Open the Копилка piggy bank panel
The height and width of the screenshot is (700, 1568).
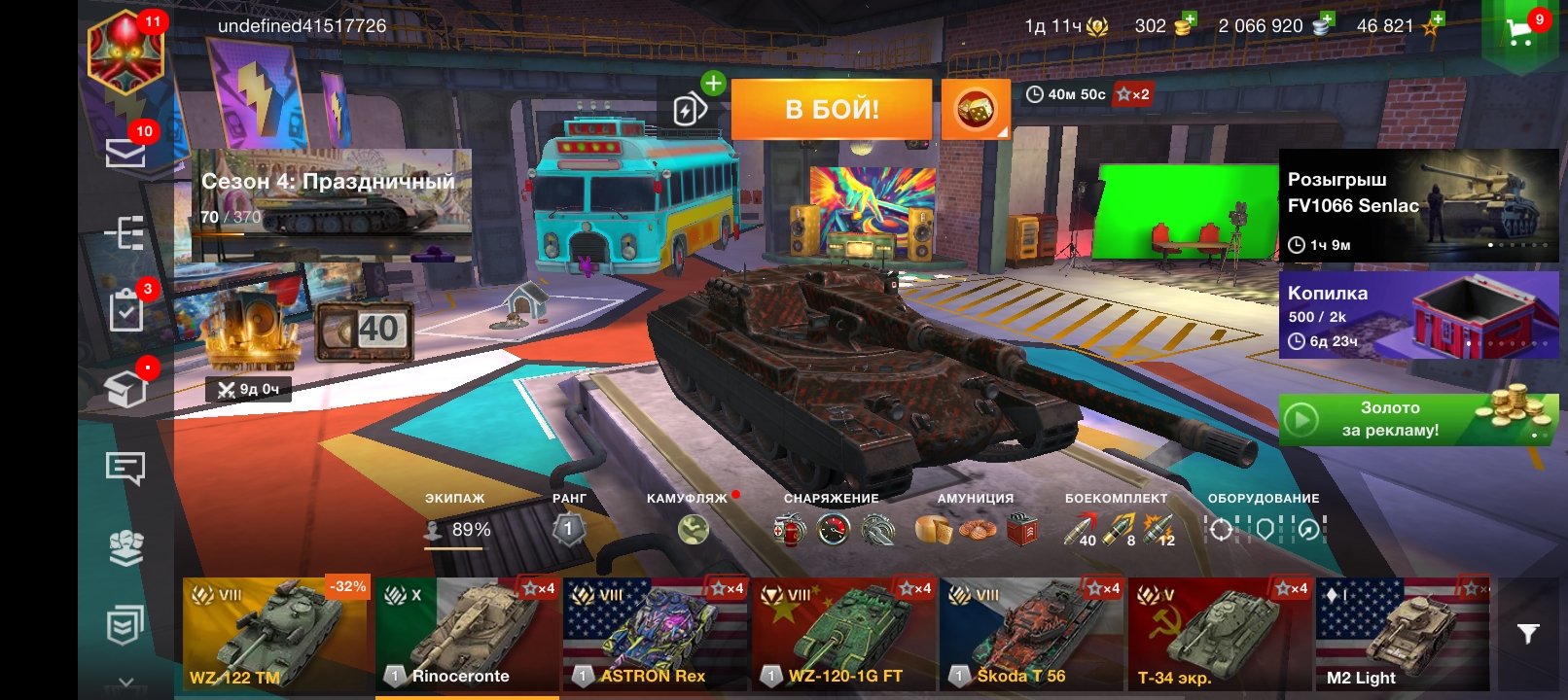1418,315
